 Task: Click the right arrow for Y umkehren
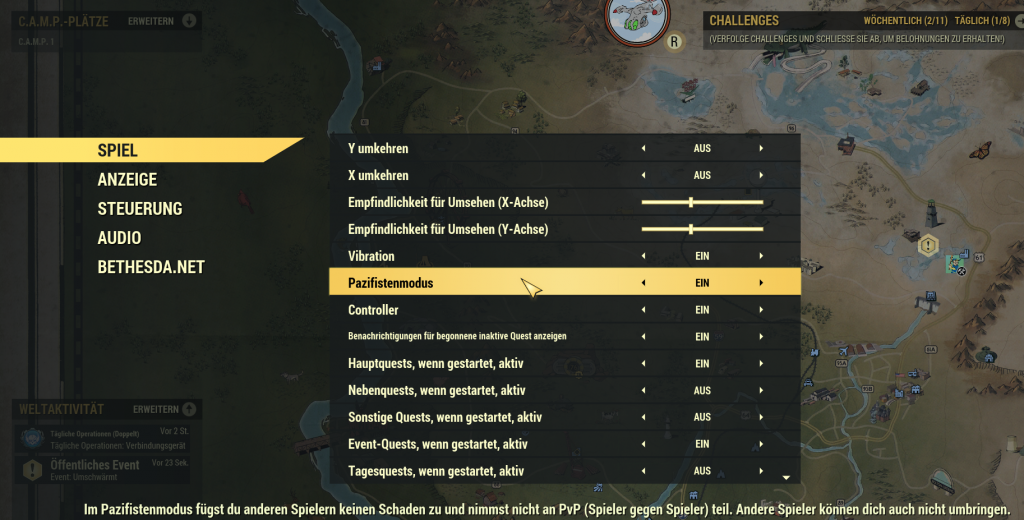coord(761,148)
